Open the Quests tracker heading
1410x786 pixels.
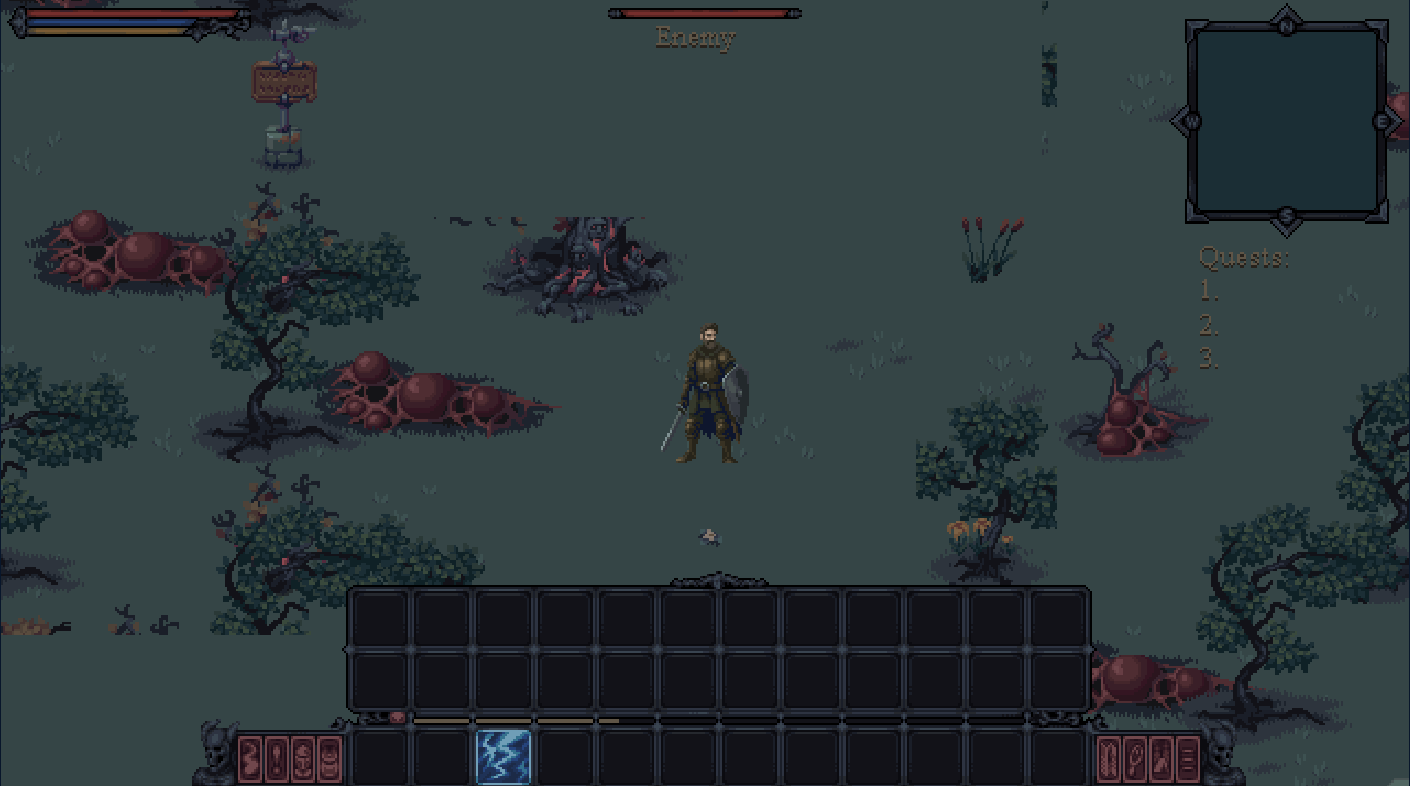(x=1243, y=258)
